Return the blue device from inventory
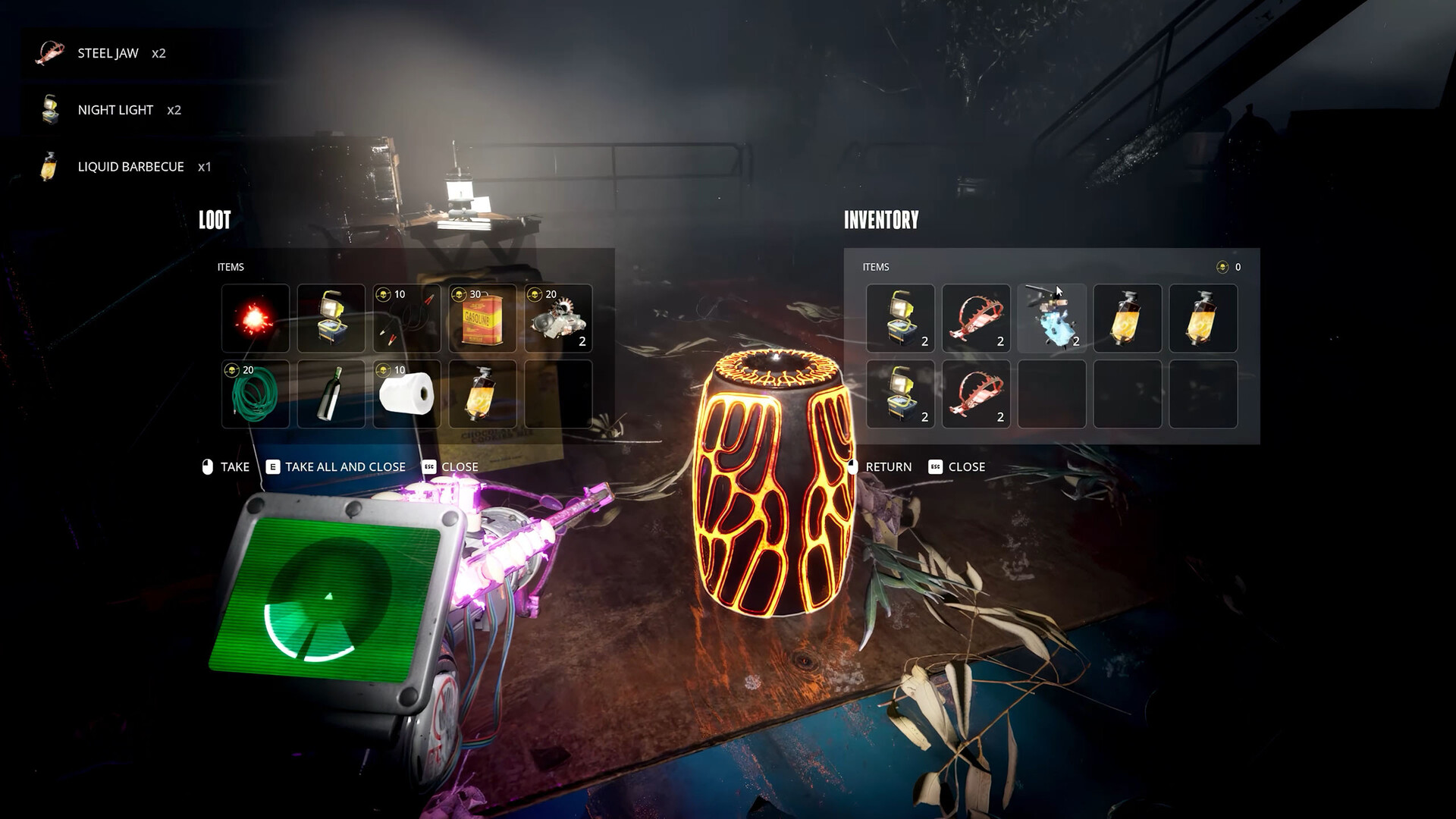Image resolution: width=1456 pixels, height=819 pixels. [x=1052, y=318]
